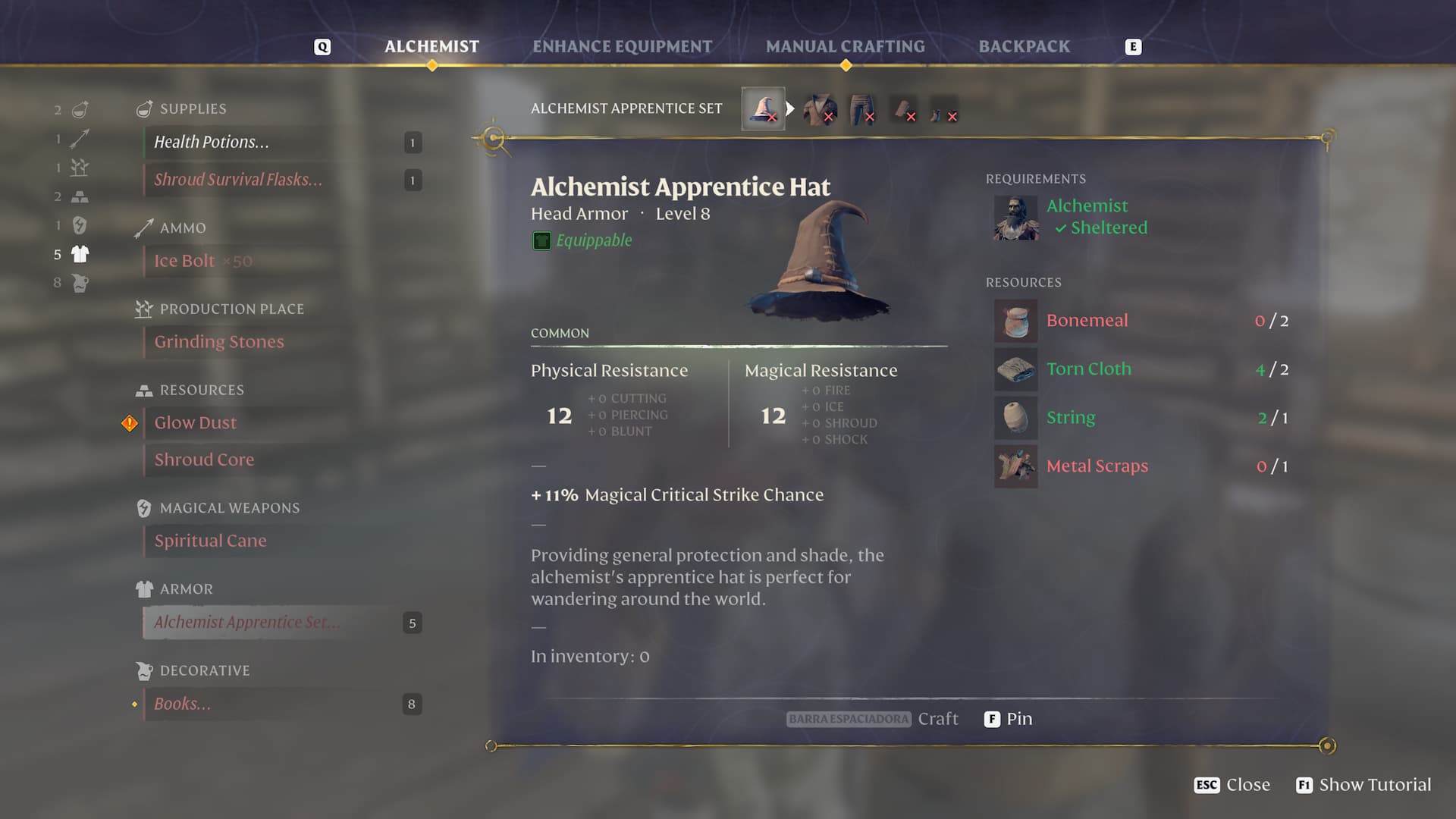Switch to the Manual Crafting tab
Image resolution: width=1456 pixels, height=819 pixels.
845,45
